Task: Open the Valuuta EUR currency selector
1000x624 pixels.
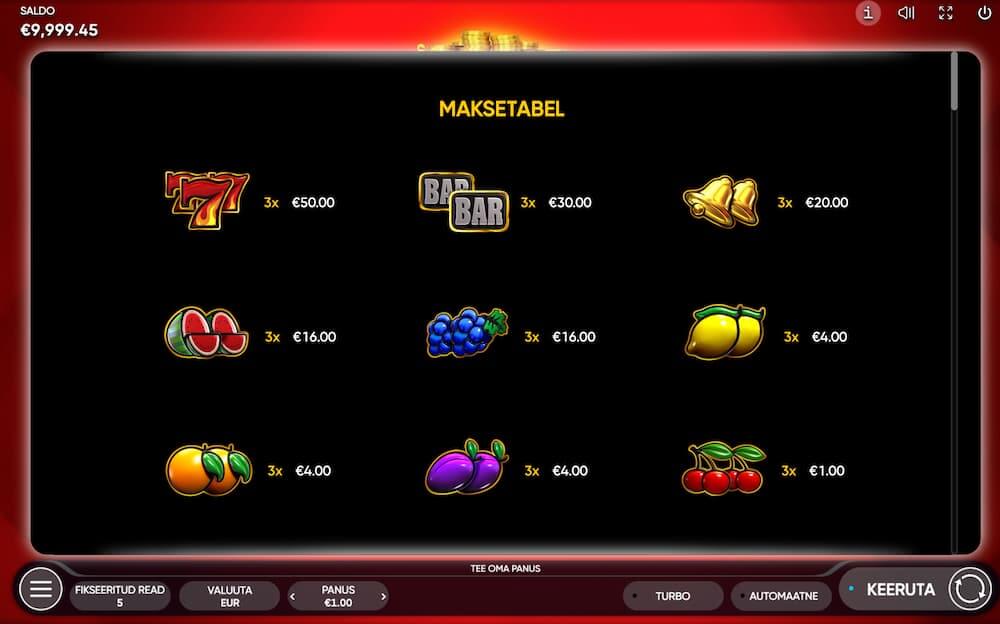Action: pos(230,596)
